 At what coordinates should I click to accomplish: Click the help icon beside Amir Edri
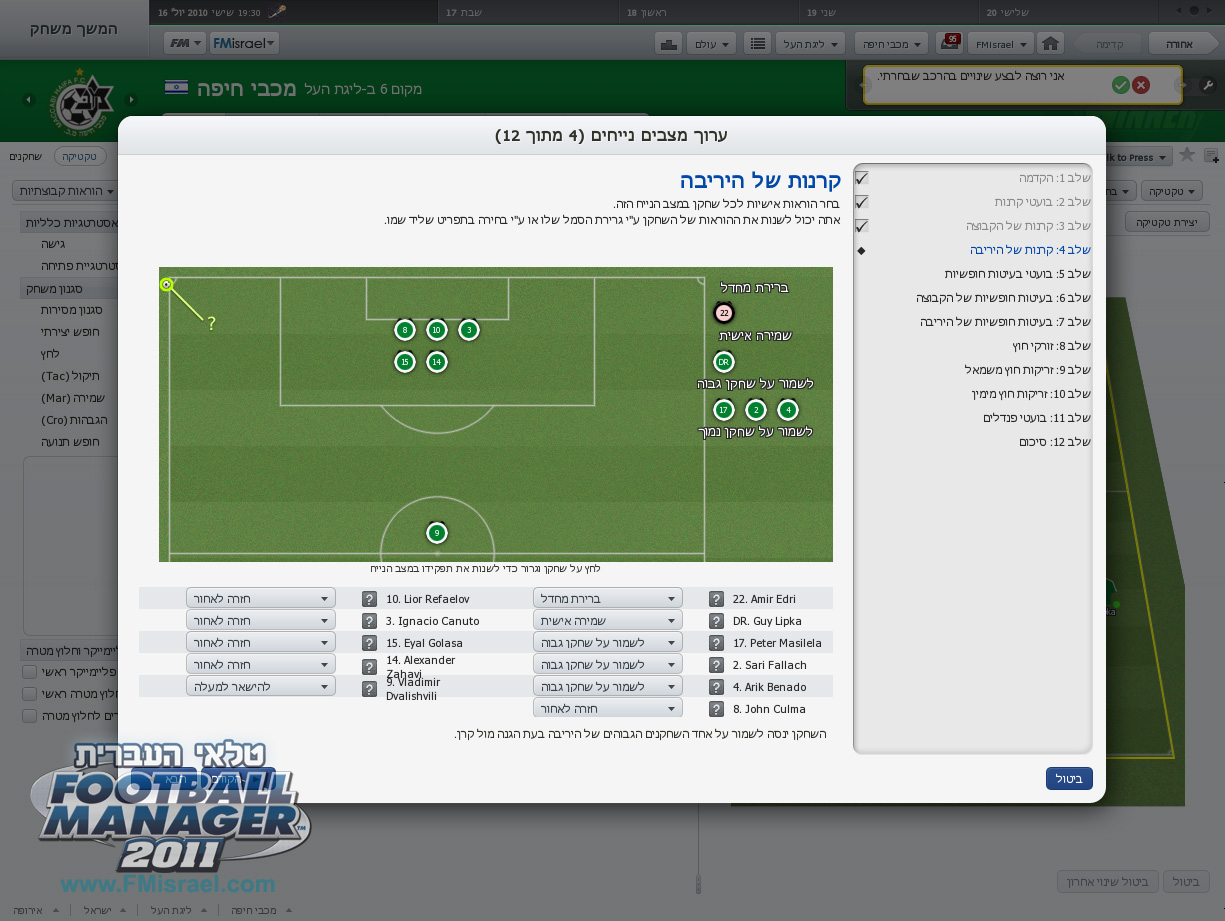(716, 599)
